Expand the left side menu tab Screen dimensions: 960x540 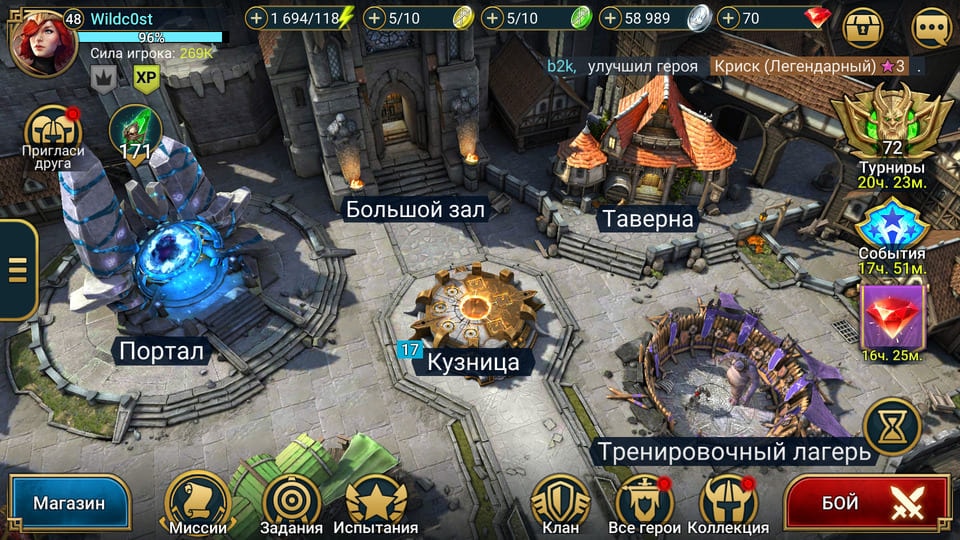(x=17, y=270)
